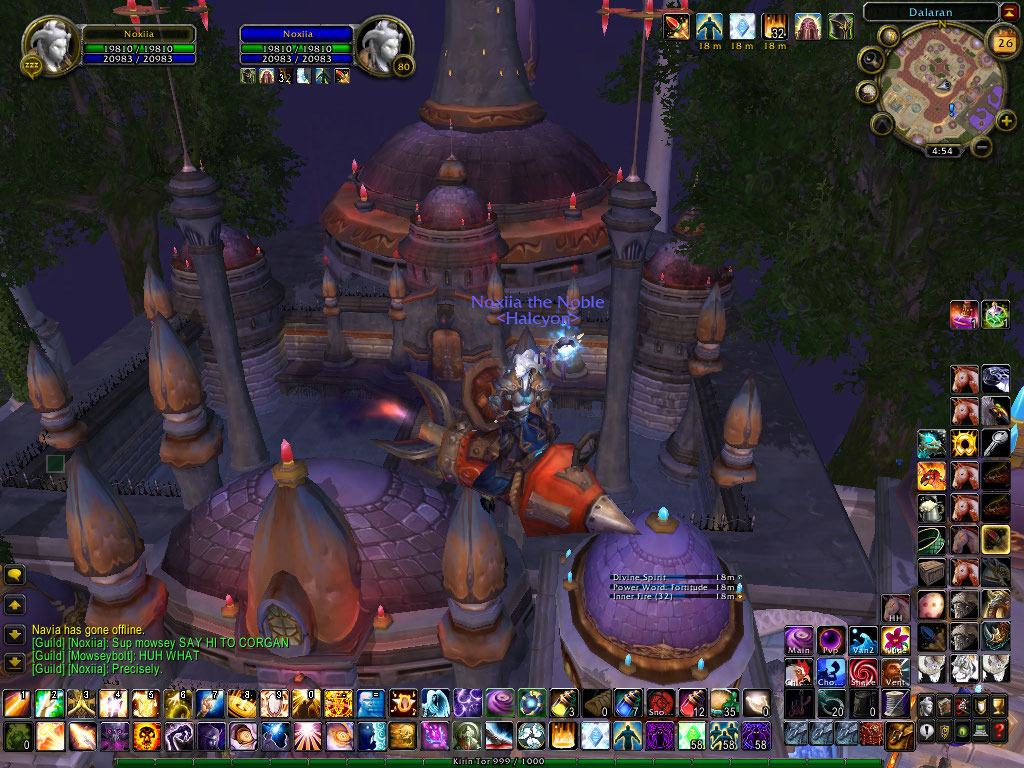Use the blue potion stacked at 7
1024x768 pixels.
point(627,703)
